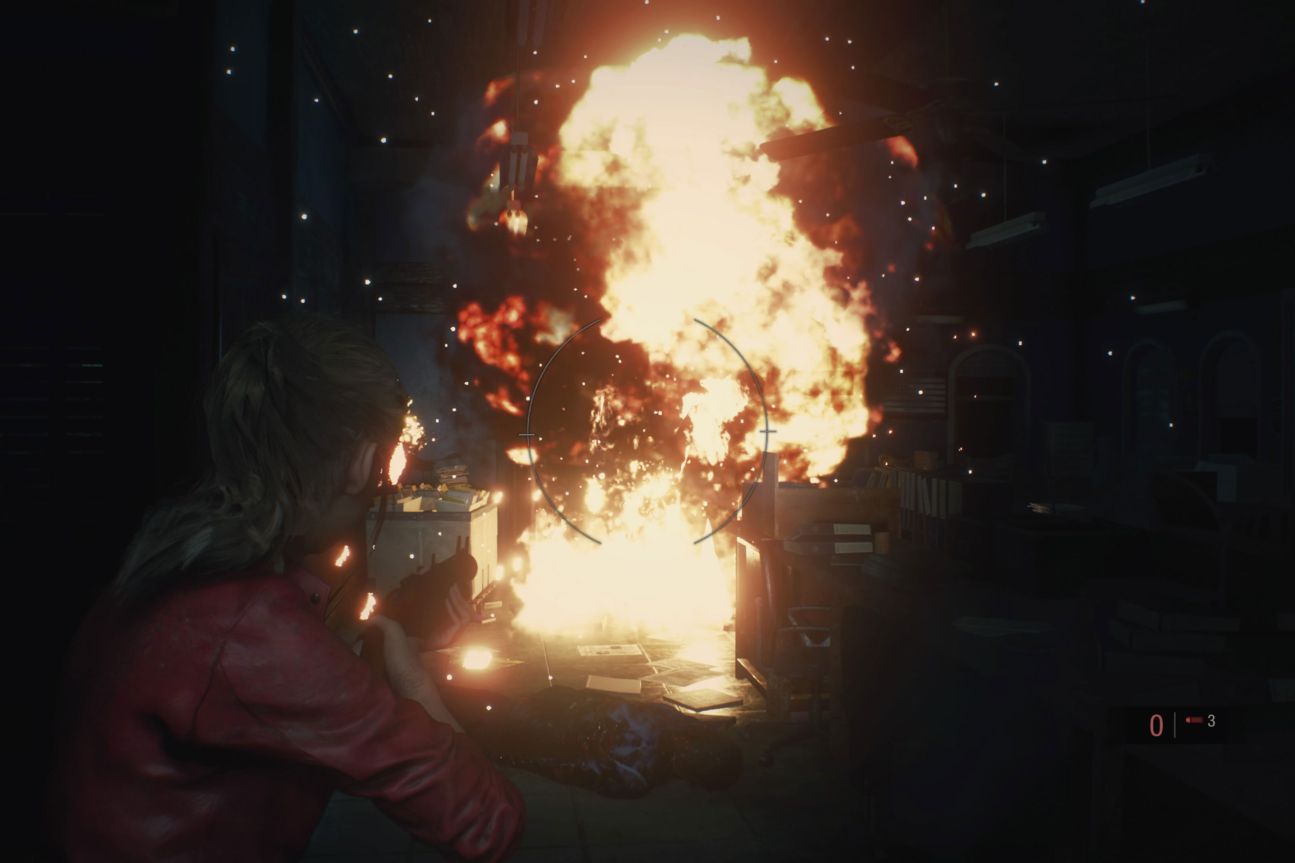Click the top crosshair dot above the reticle

pyautogui.click(x=650, y=320)
